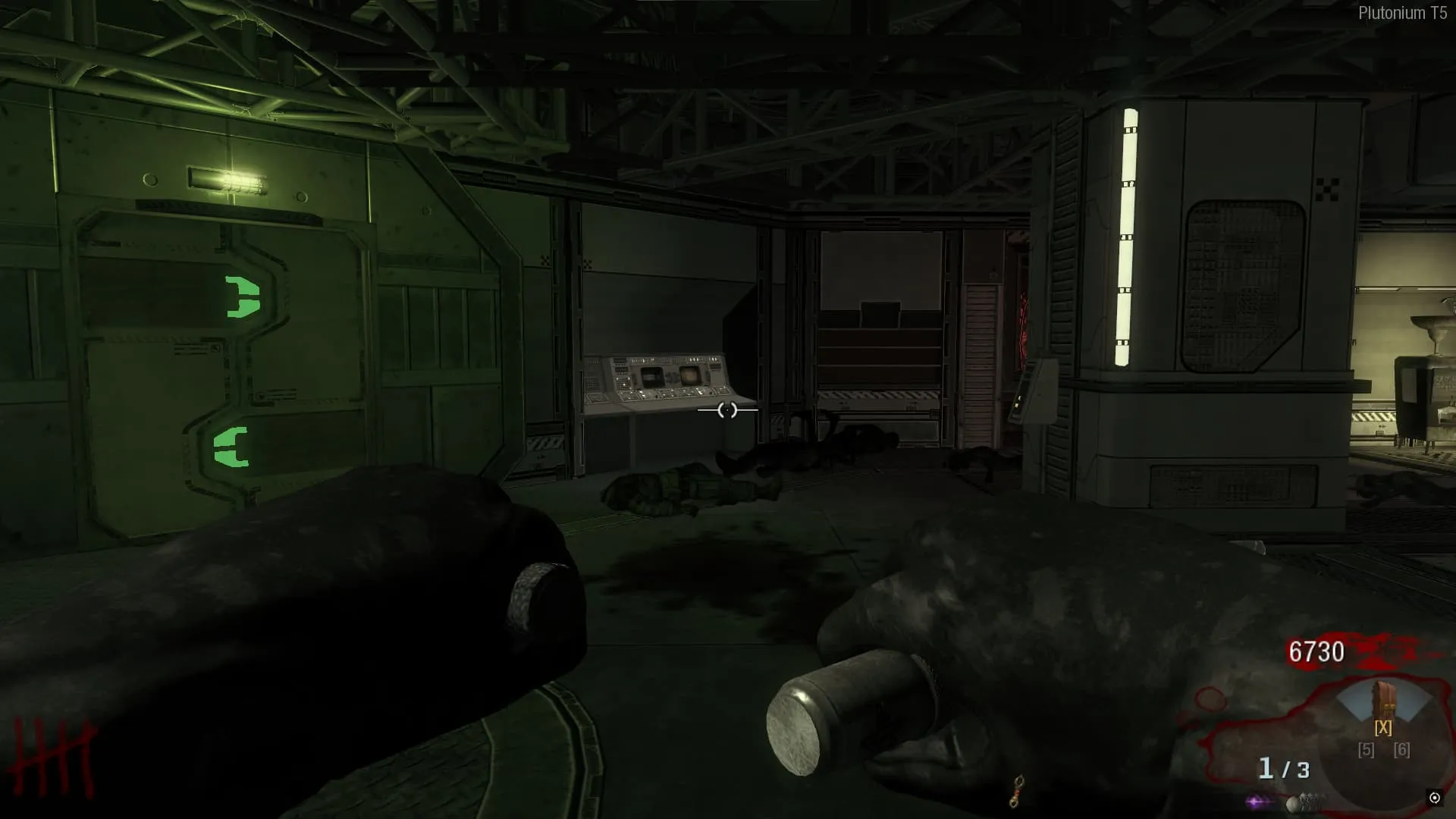Click the white circular overlay icon
The image size is (1456, 819).
tap(1434, 797)
